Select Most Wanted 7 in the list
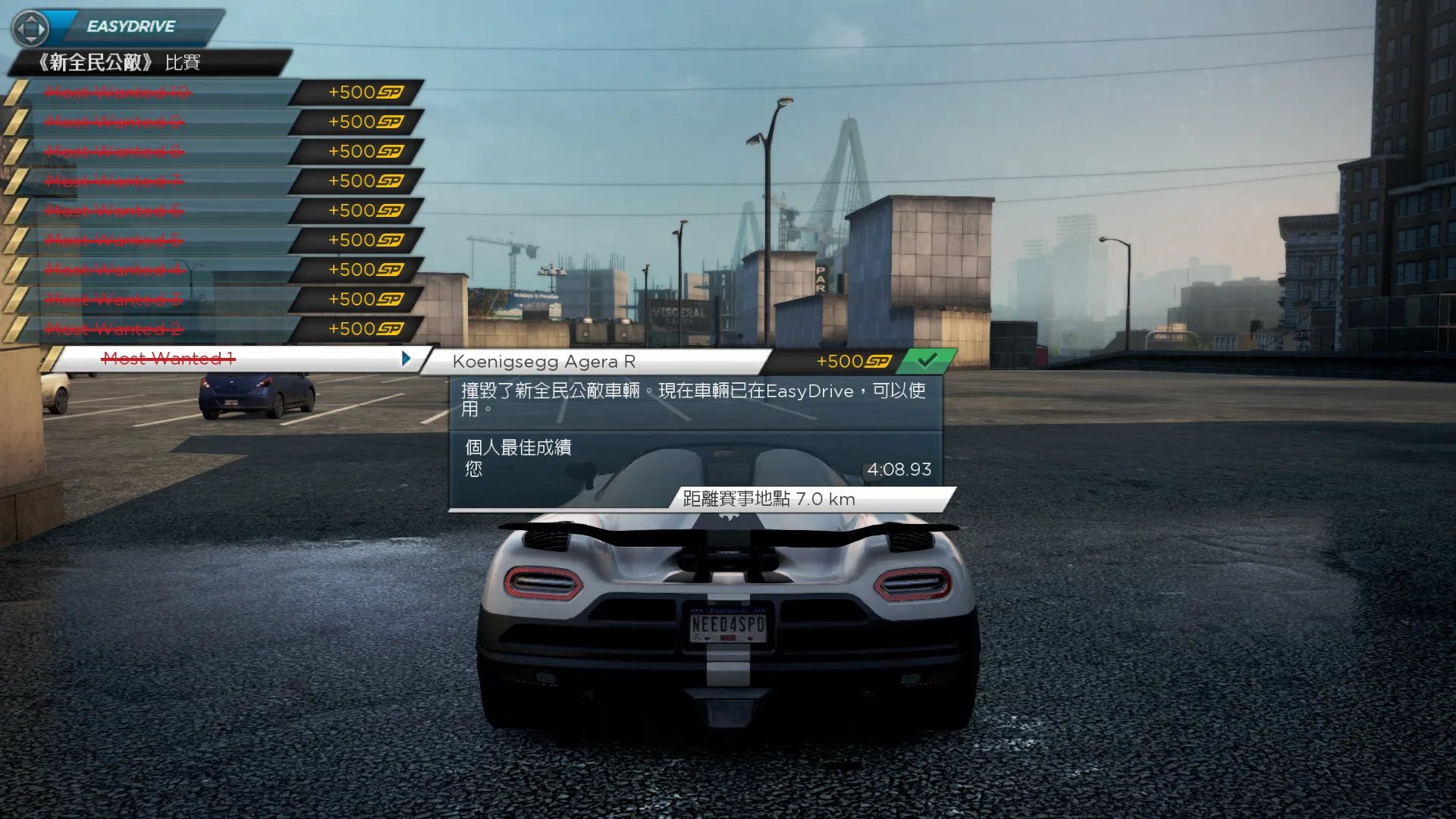 tap(114, 181)
